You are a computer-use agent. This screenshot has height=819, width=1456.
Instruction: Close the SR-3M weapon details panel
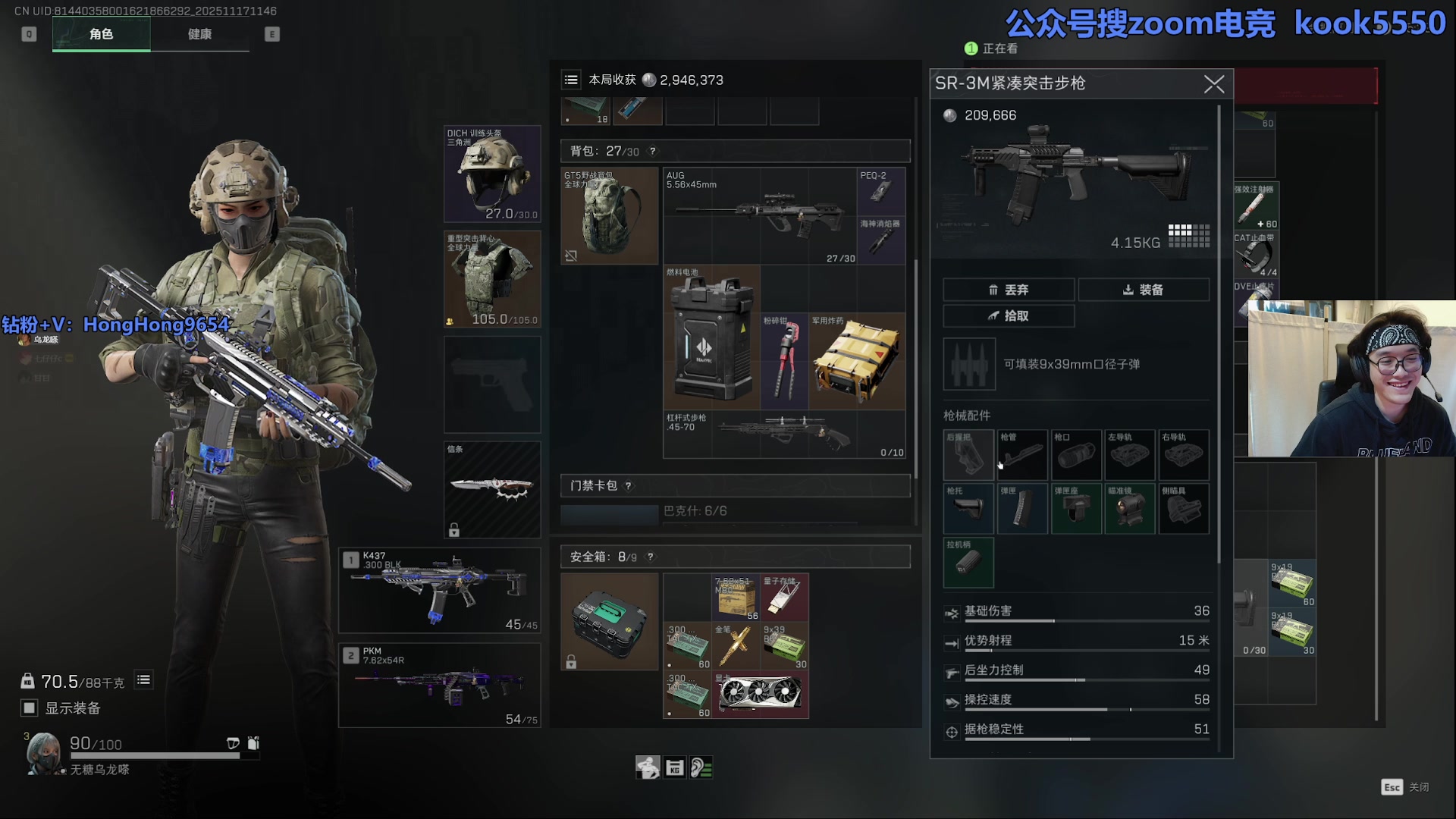pos(1213,84)
